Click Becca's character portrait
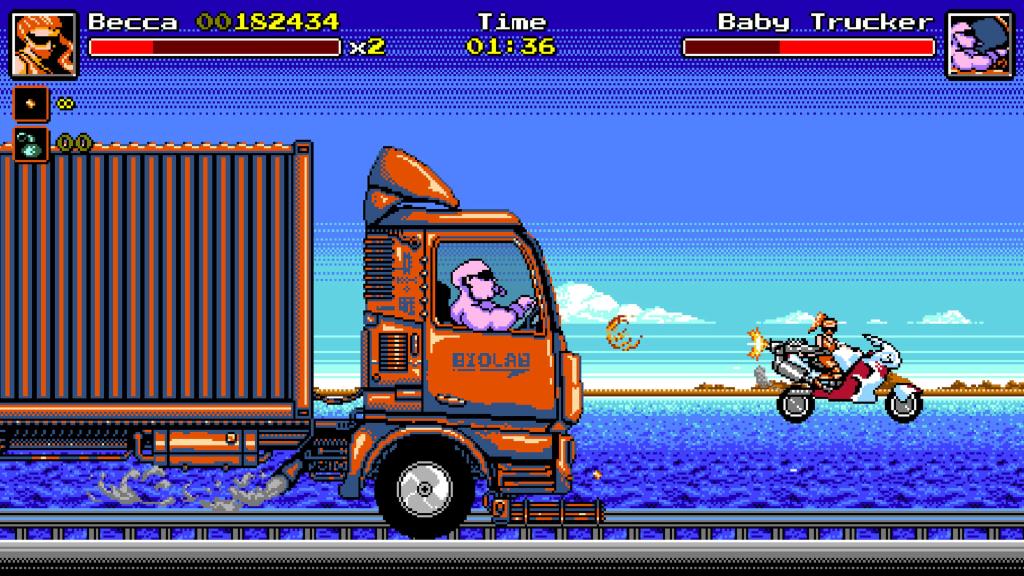1024x576 pixels. click(x=44, y=45)
